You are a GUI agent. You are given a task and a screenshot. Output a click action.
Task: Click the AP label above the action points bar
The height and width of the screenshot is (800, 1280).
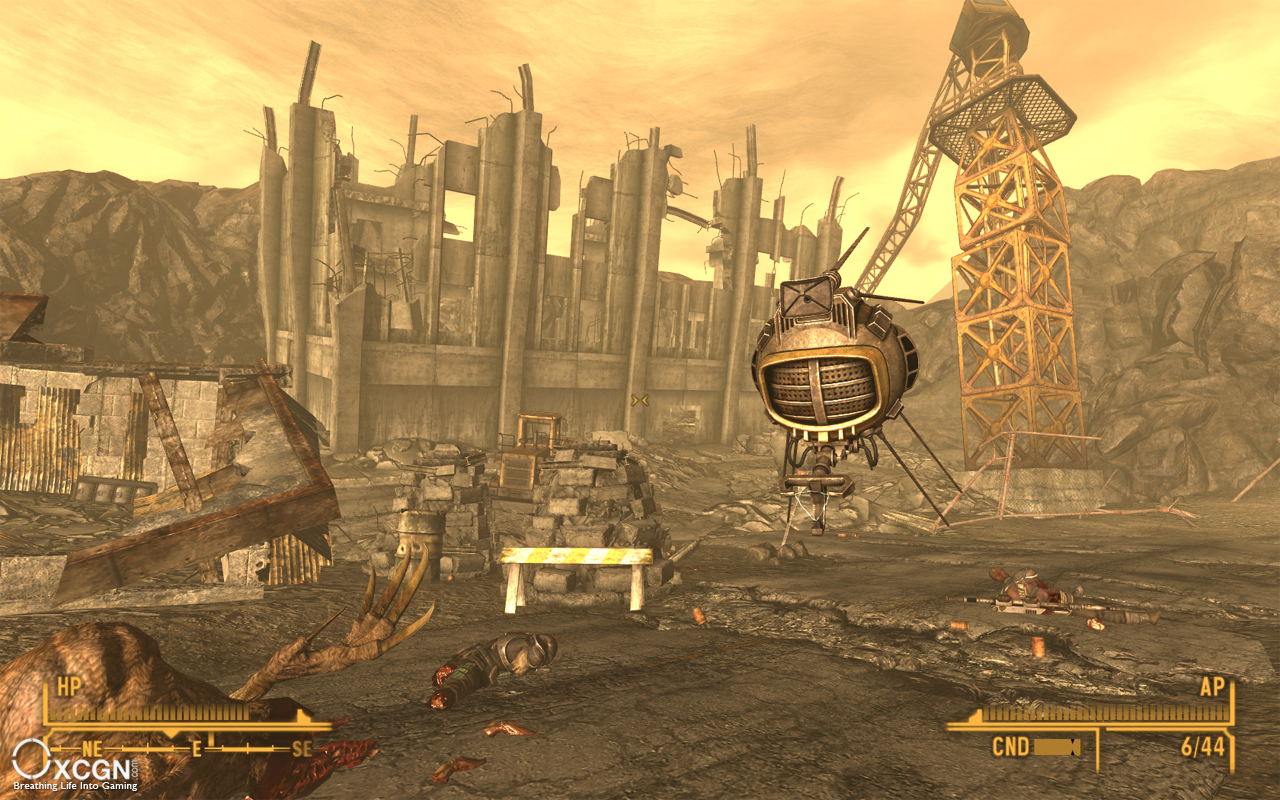(1212, 687)
